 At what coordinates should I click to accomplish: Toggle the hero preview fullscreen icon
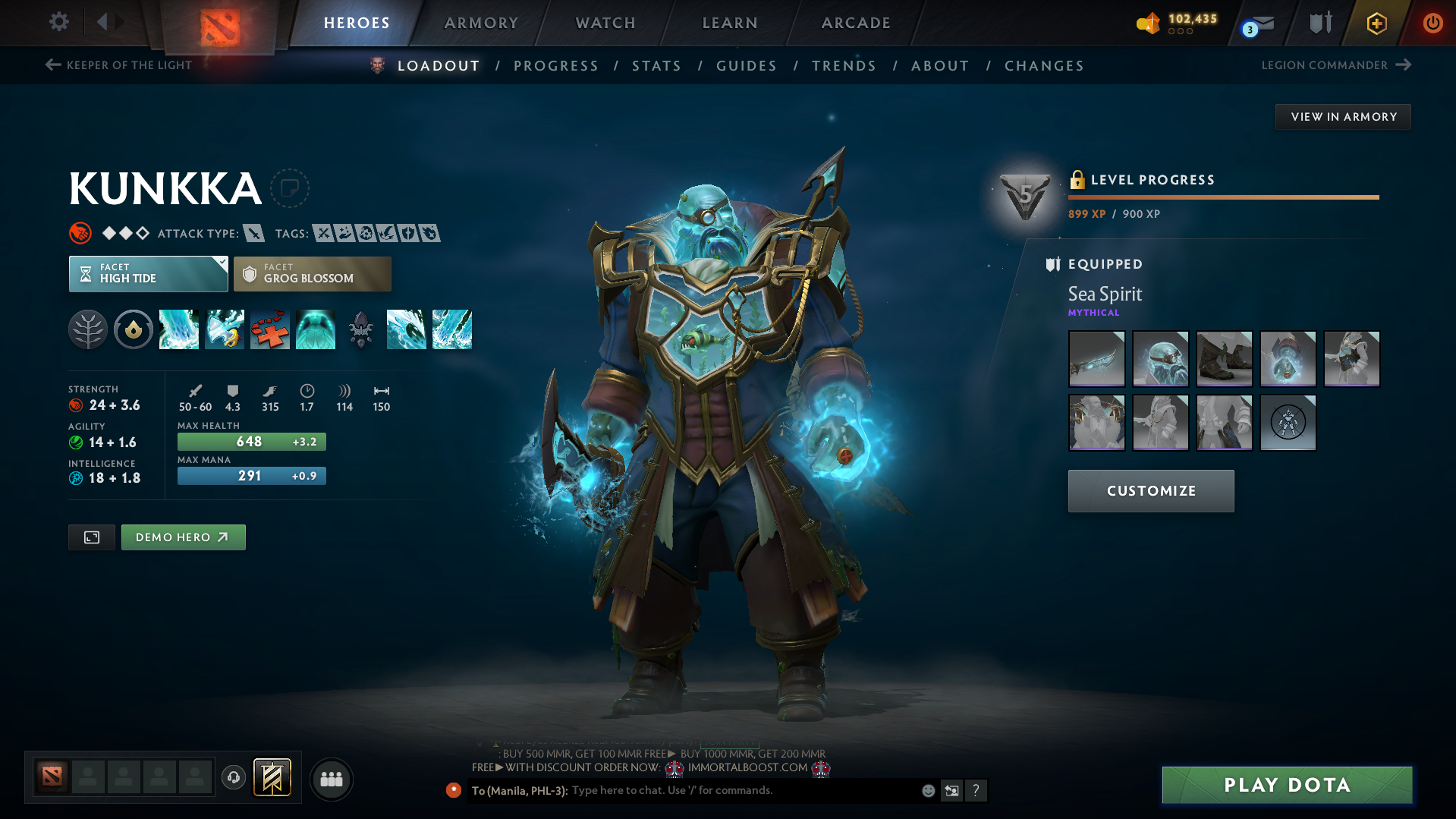coord(91,537)
